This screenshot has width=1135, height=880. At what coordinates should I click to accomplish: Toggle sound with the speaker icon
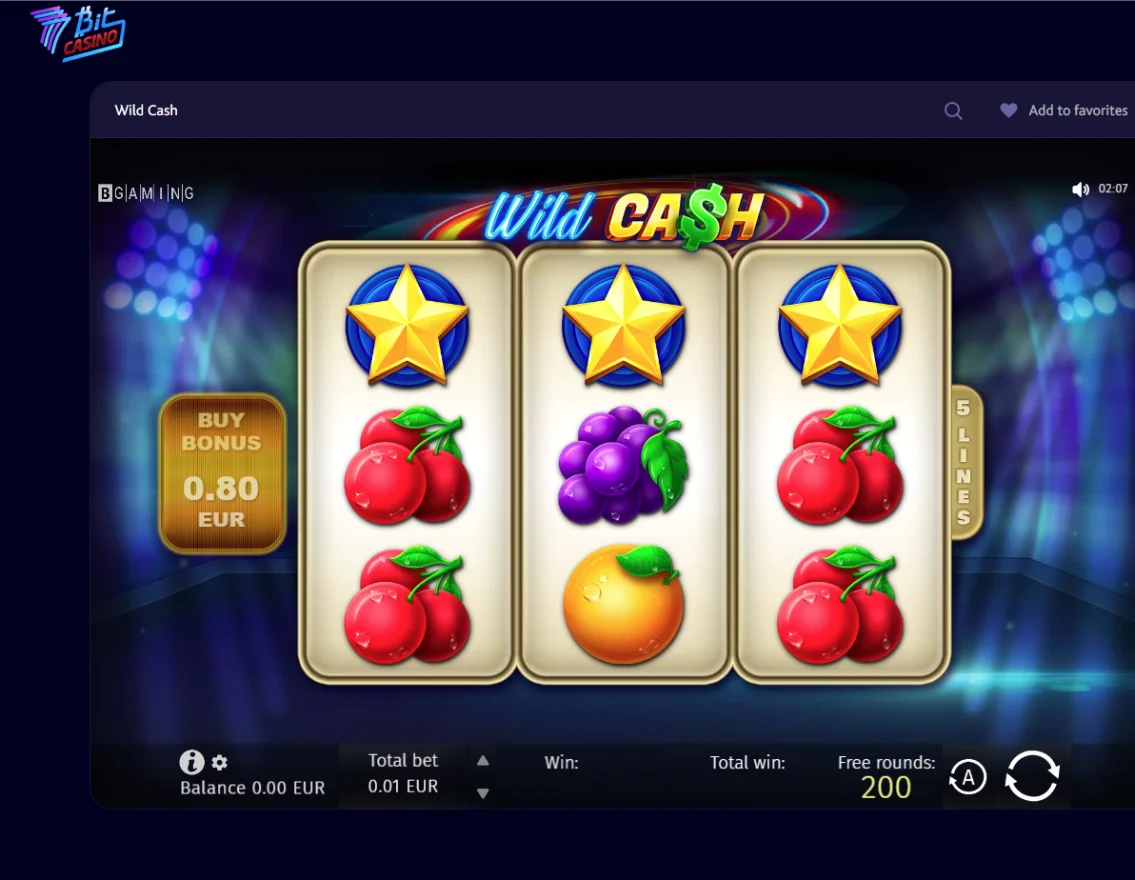click(1080, 189)
